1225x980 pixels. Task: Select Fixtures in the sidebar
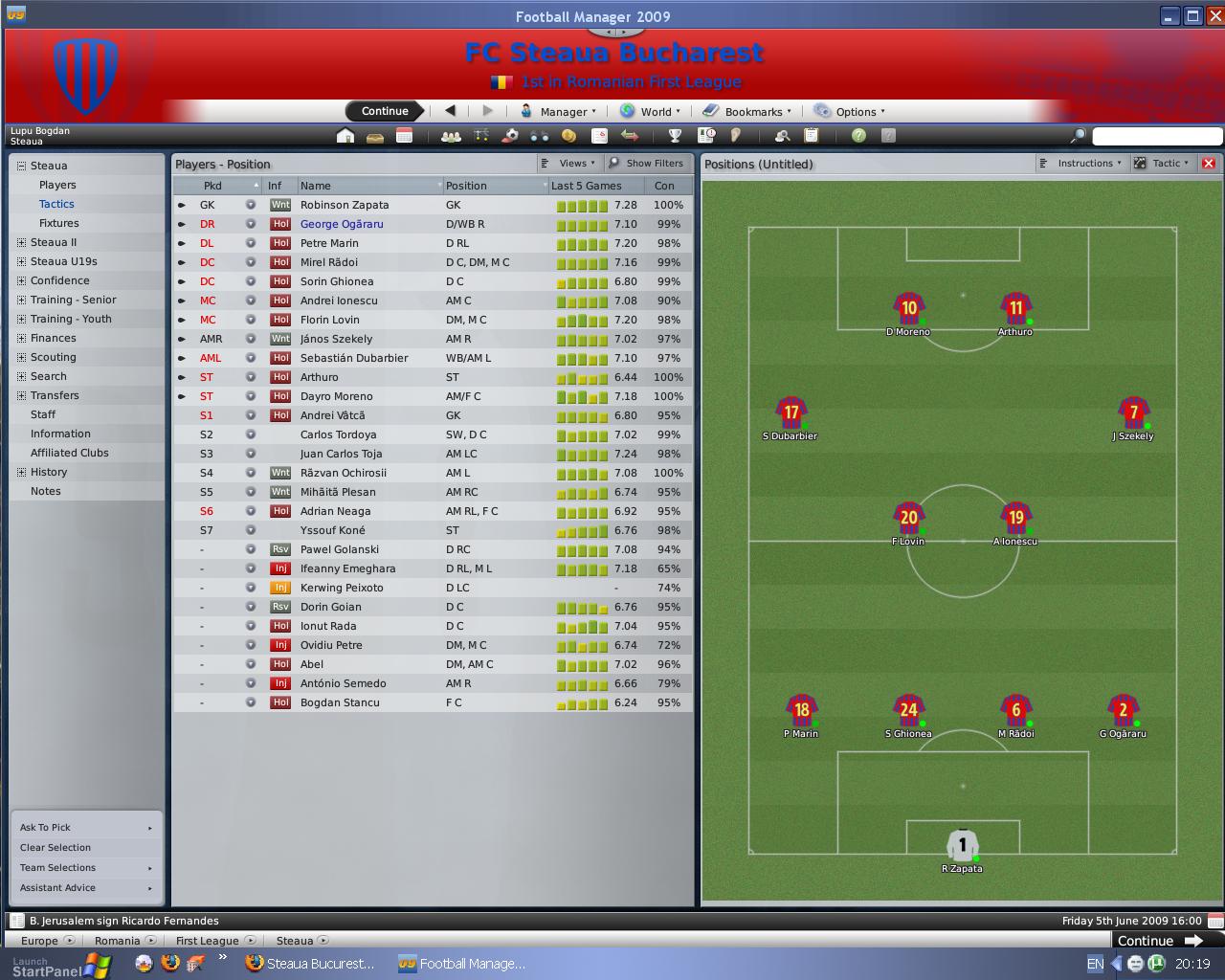tap(59, 223)
